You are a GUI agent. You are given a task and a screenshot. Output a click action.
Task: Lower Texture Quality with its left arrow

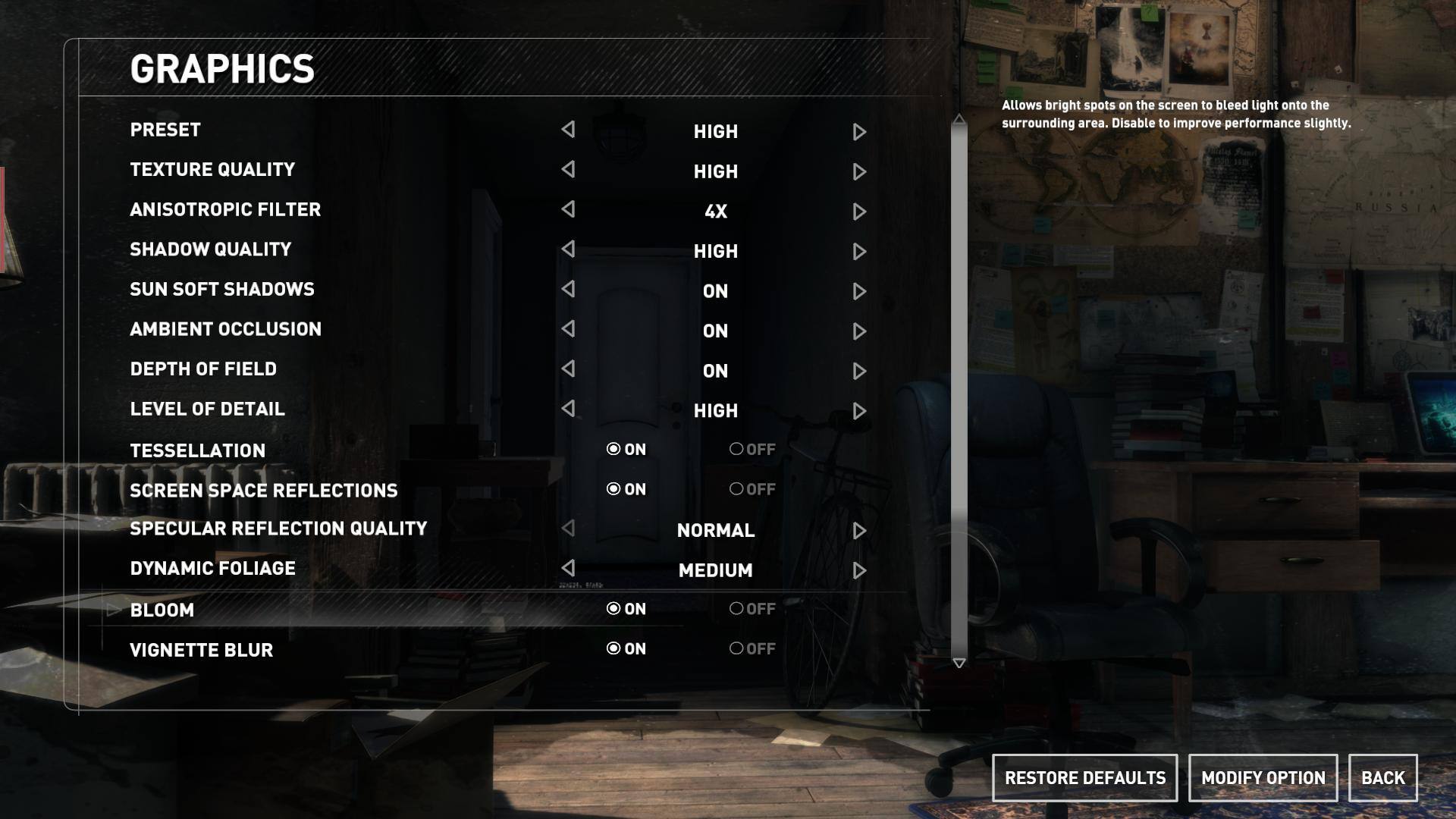pos(568,170)
